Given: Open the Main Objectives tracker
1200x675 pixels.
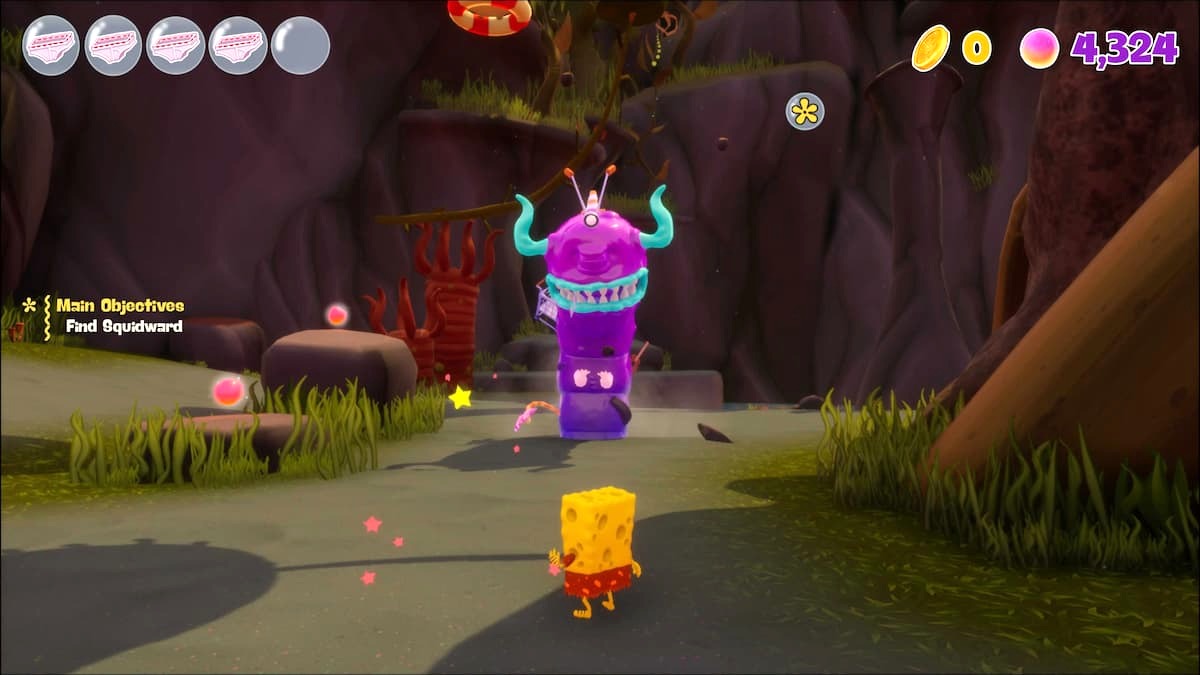Looking at the screenshot, I should click(119, 306).
